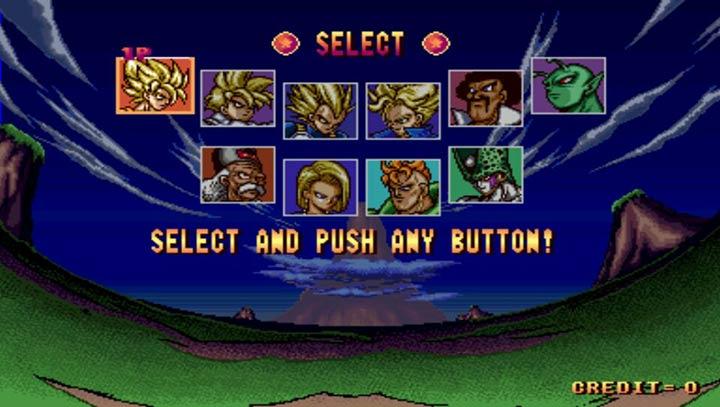The image size is (720, 407).
Task: Pick Dr. Gero with the white mustache
Action: (x=237, y=175)
